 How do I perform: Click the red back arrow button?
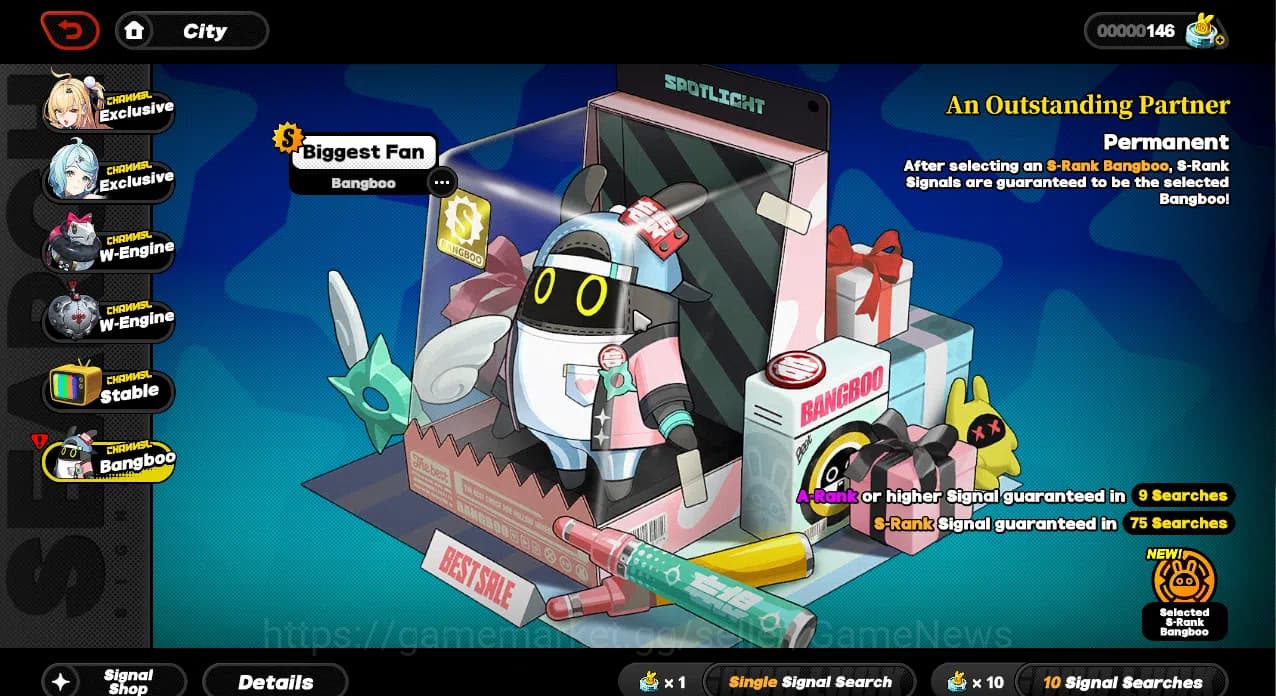tap(70, 31)
